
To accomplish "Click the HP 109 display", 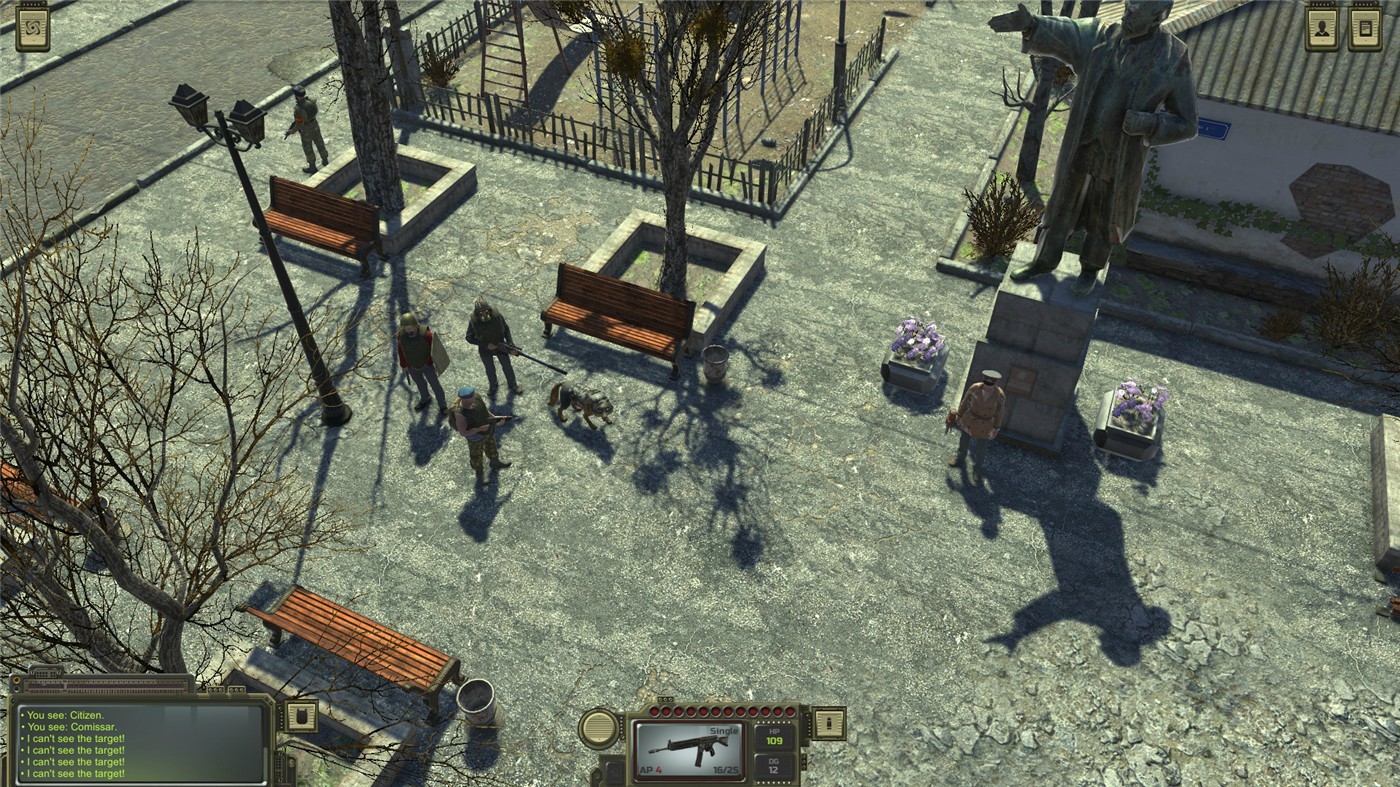I will [774, 736].
